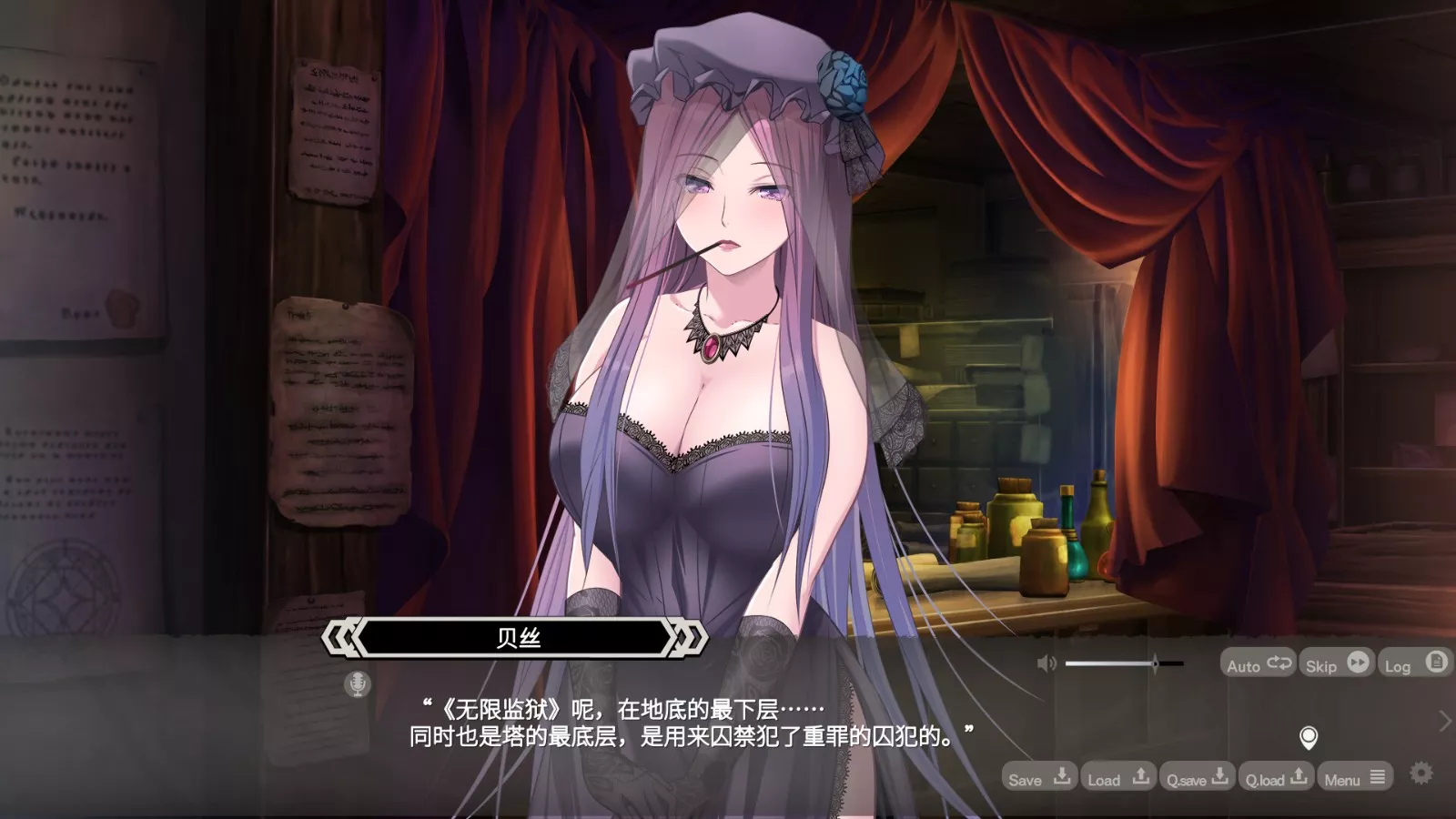This screenshot has height=819, width=1456.
Task: Open the Menu screen
Action: pyautogui.click(x=1345, y=779)
